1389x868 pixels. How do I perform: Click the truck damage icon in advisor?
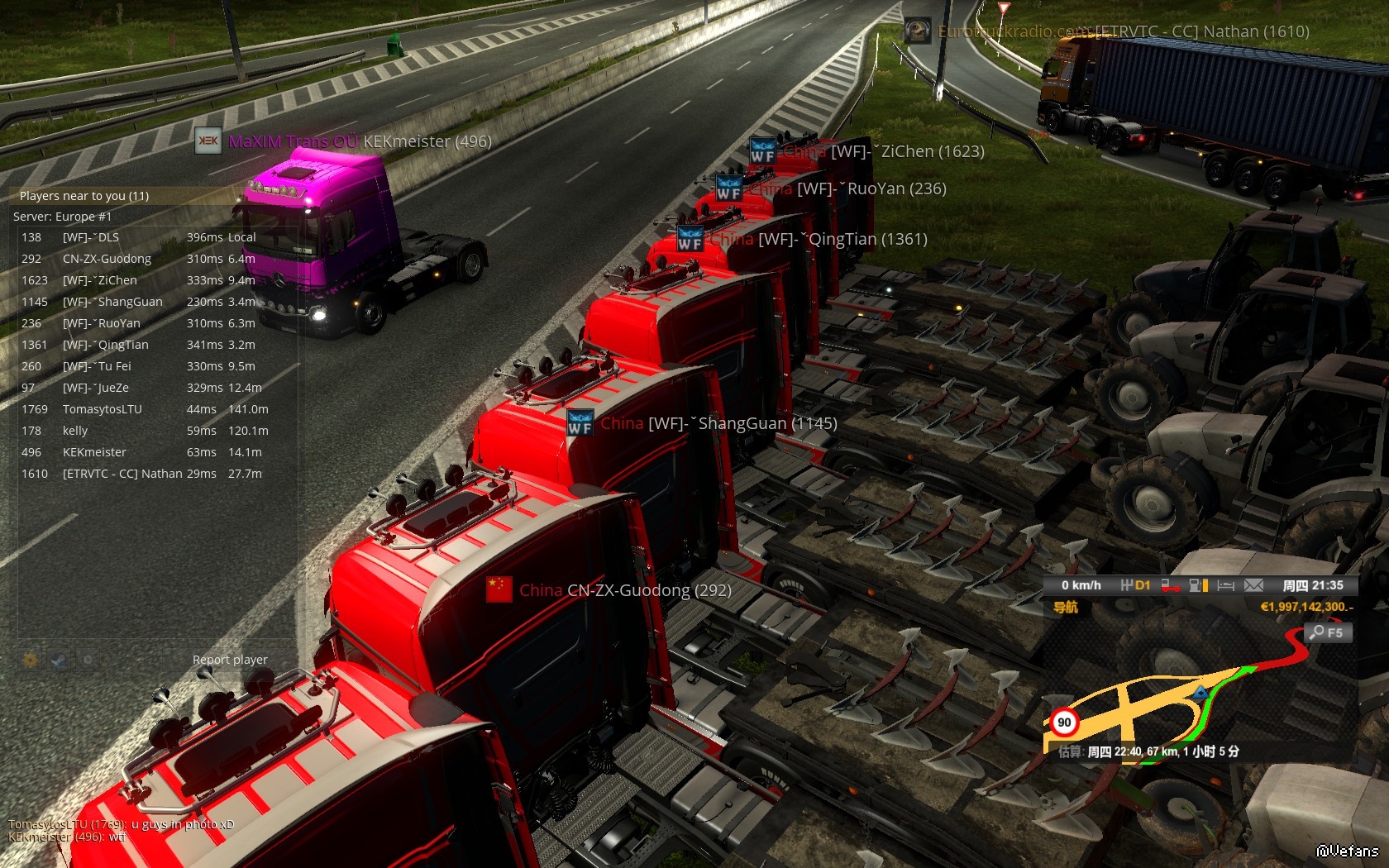click(x=1171, y=585)
